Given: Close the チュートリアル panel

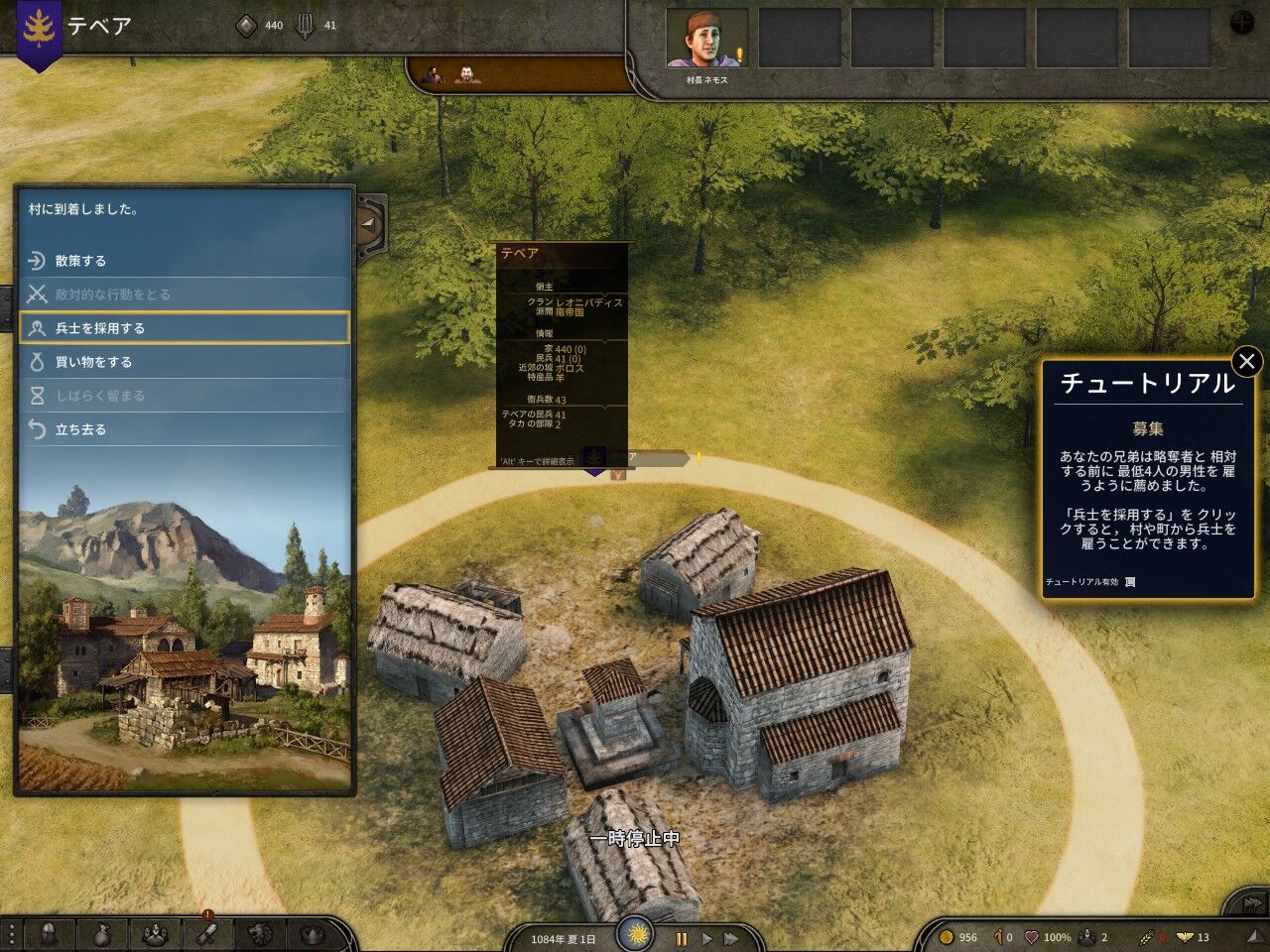Looking at the screenshot, I should (x=1247, y=362).
